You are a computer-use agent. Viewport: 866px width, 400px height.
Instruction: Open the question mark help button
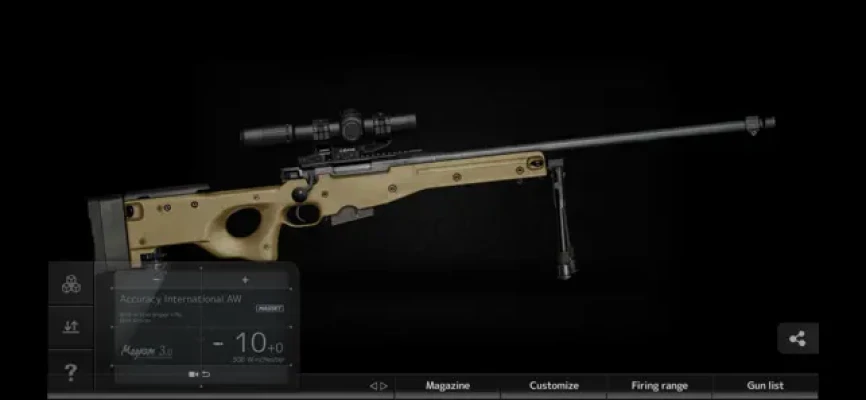(71, 372)
